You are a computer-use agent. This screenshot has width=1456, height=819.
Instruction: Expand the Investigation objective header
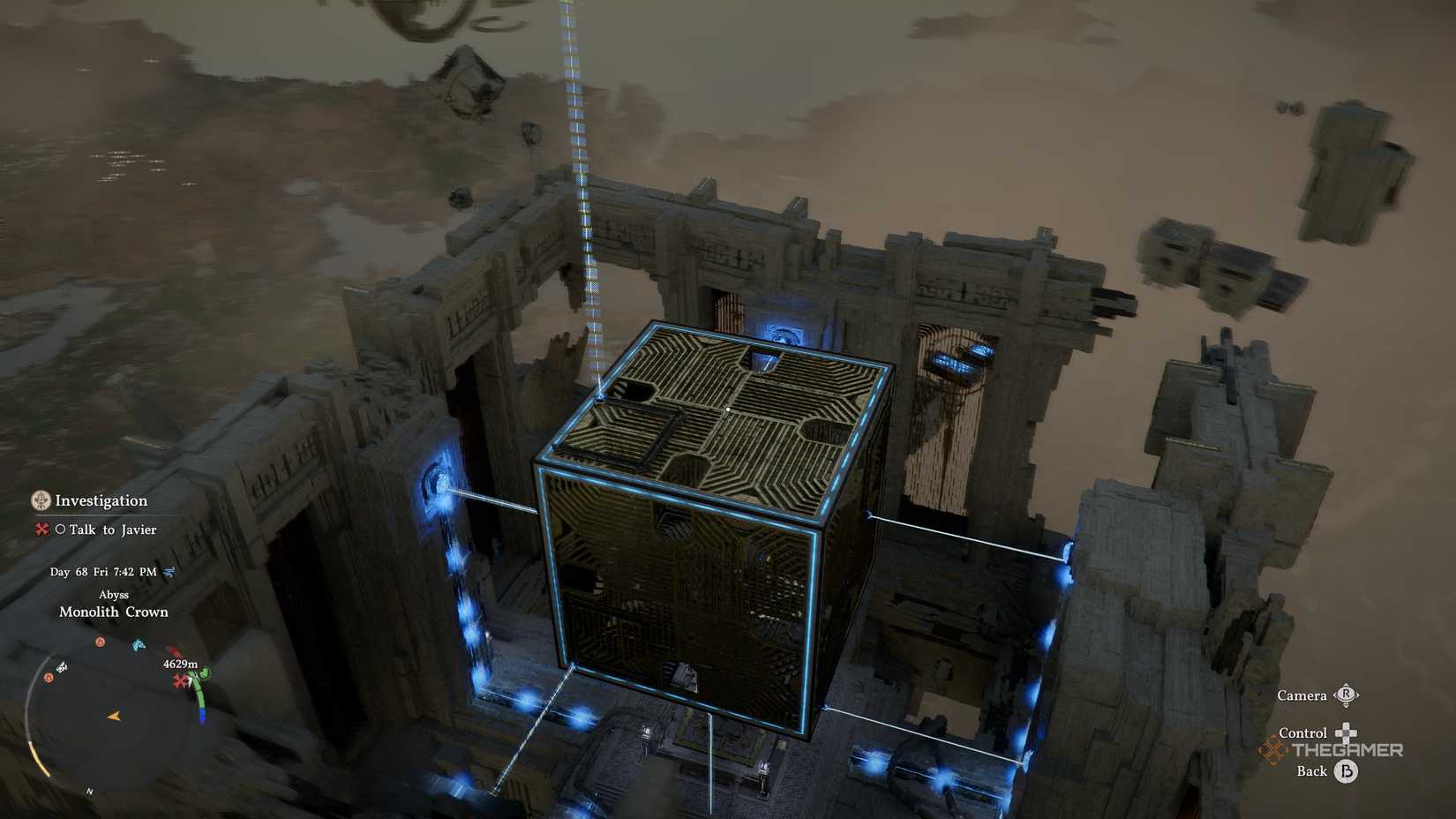pos(100,500)
